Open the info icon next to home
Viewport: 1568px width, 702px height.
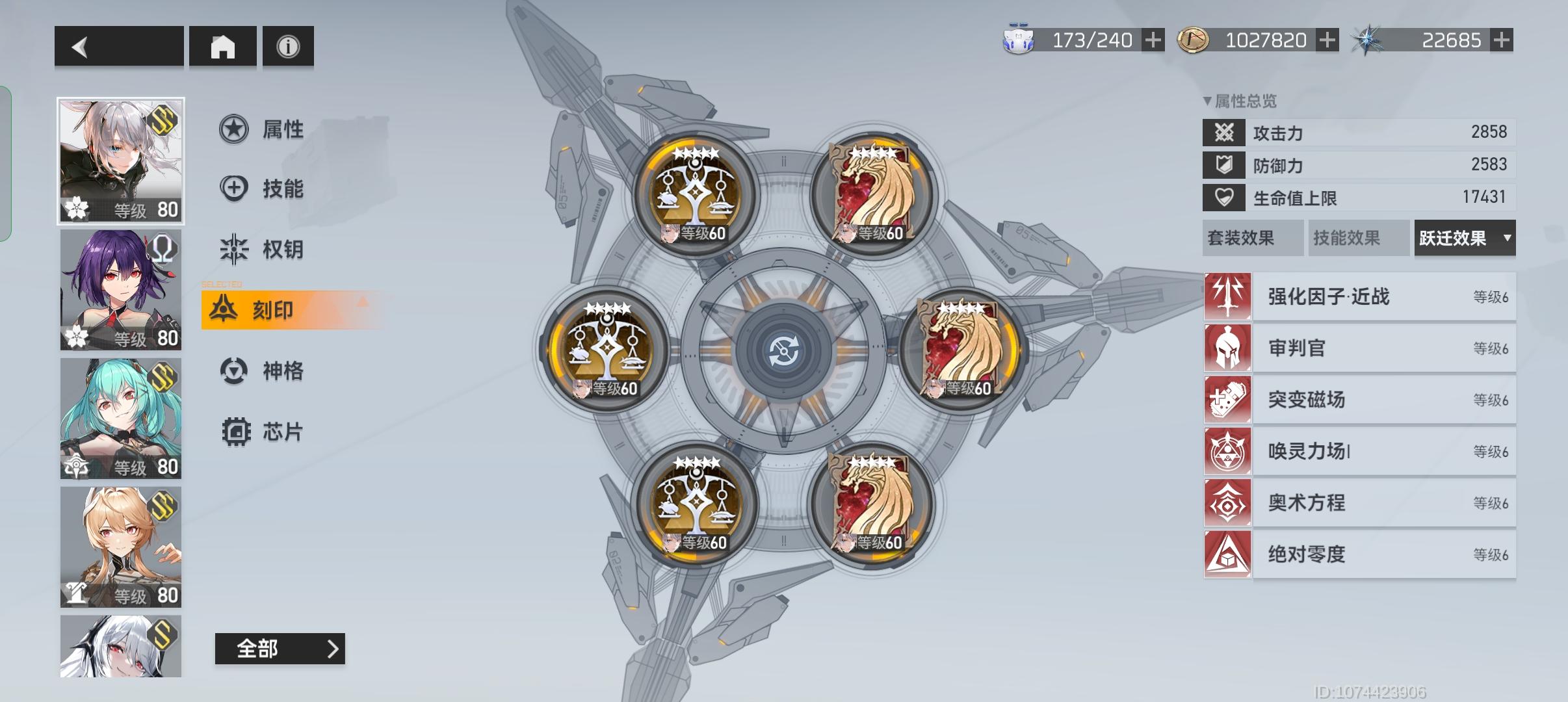(287, 45)
